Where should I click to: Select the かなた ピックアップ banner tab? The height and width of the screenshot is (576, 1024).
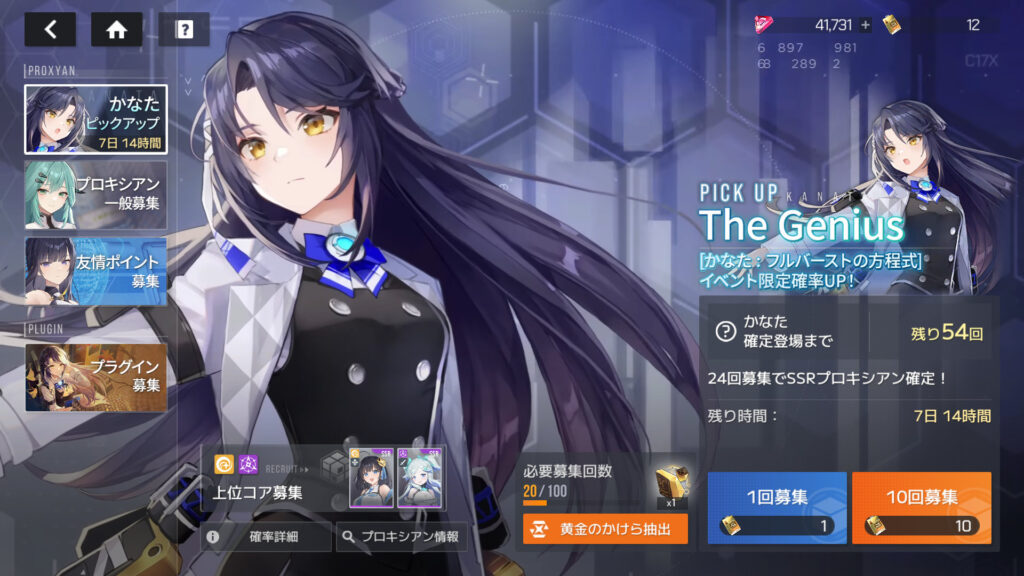(x=96, y=119)
